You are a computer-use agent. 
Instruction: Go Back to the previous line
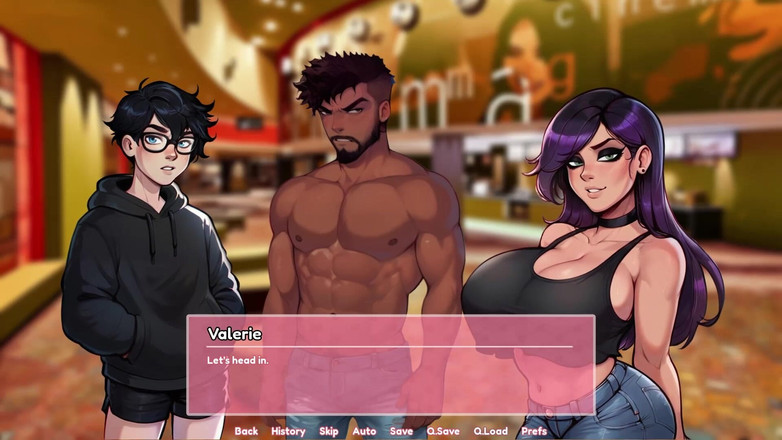pos(246,431)
